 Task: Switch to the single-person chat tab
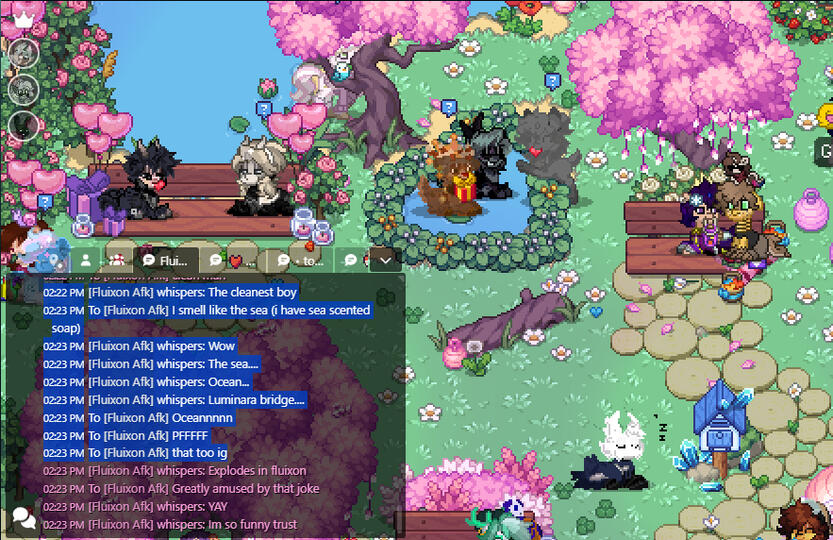coord(87,260)
